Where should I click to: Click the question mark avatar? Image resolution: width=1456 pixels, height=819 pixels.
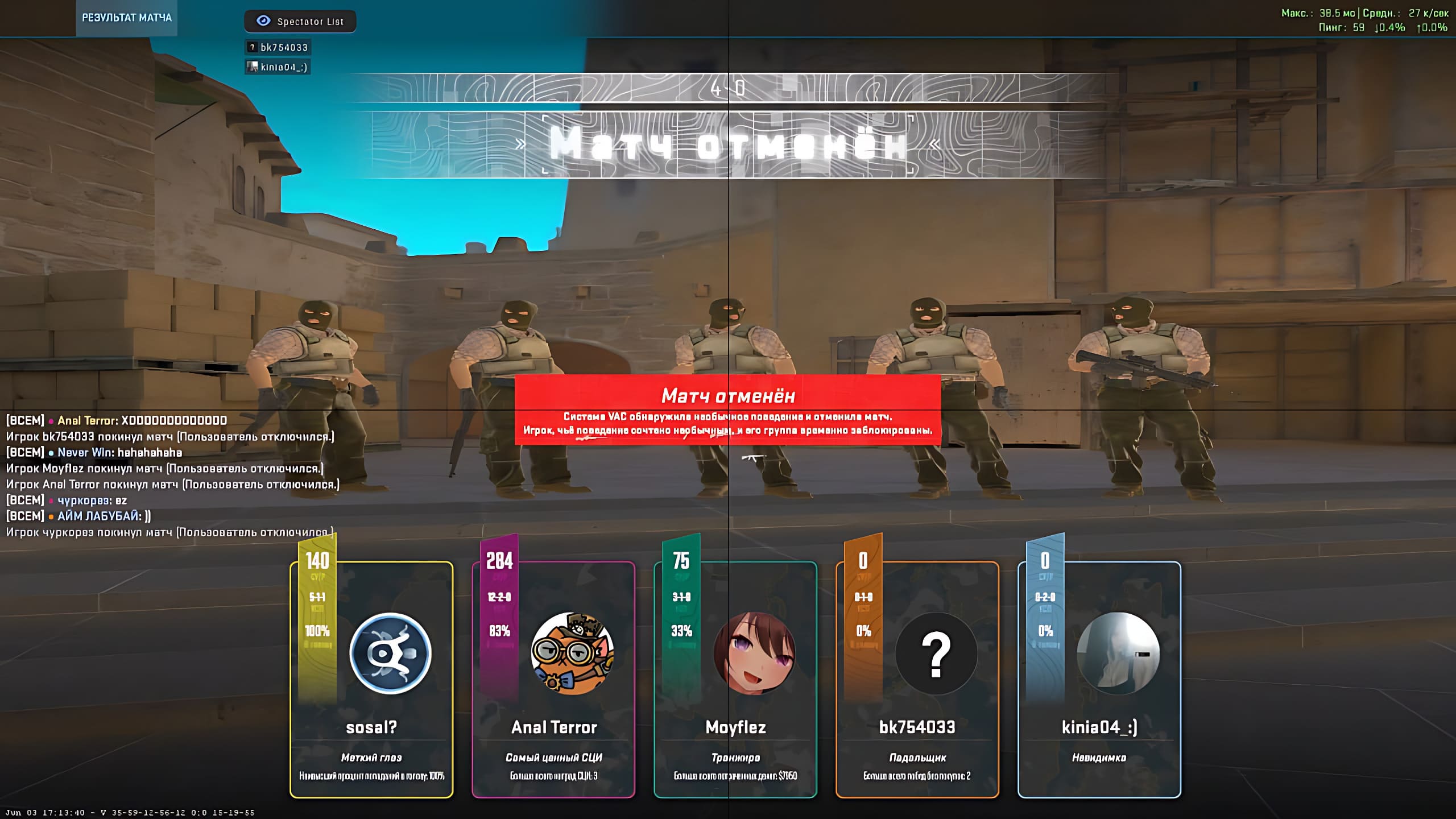click(x=936, y=653)
